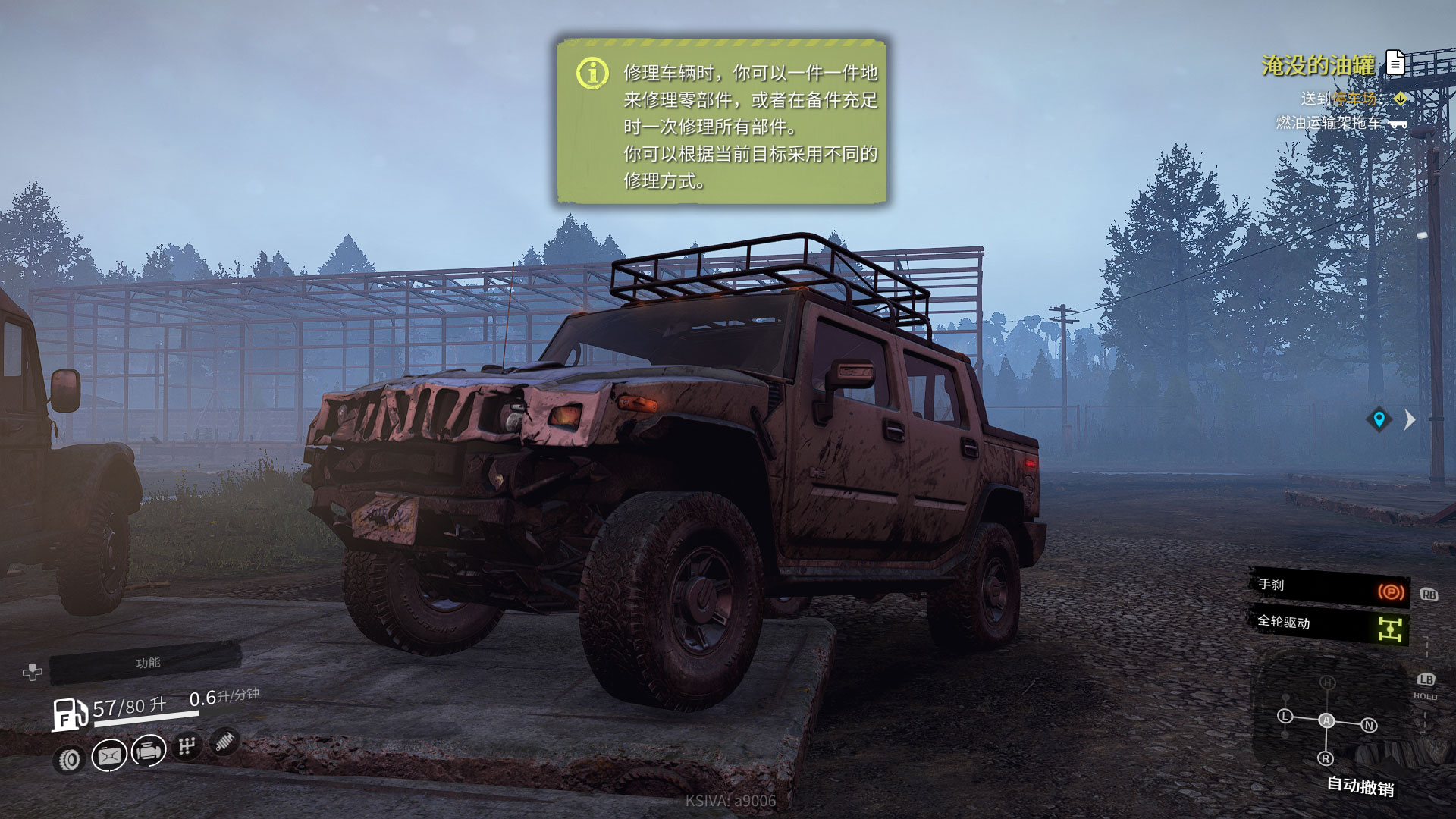The height and width of the screenshot is (819, 1456).
Task: Click the blue map waypoint marker
Action: (1379, 419)
